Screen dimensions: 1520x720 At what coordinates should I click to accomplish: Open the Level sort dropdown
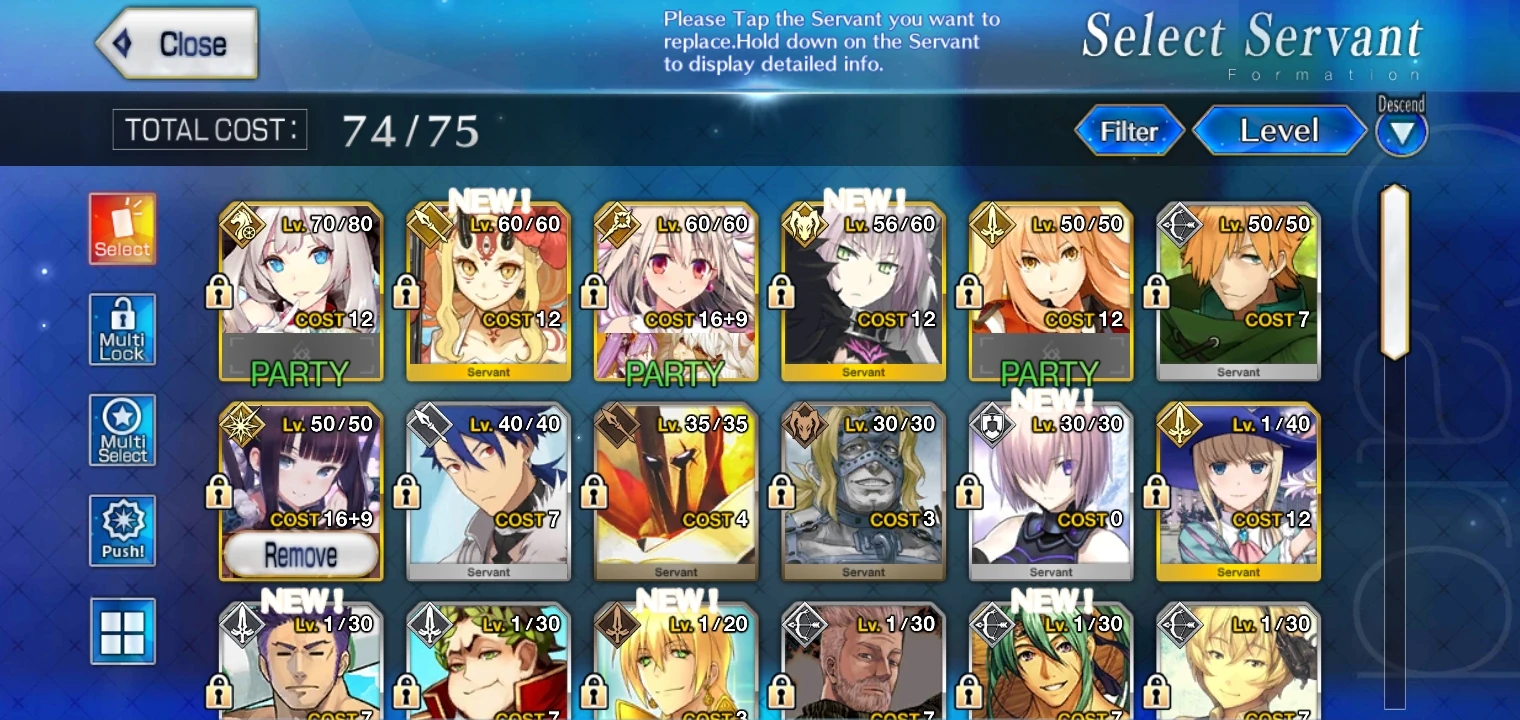tap(1280, 130)
